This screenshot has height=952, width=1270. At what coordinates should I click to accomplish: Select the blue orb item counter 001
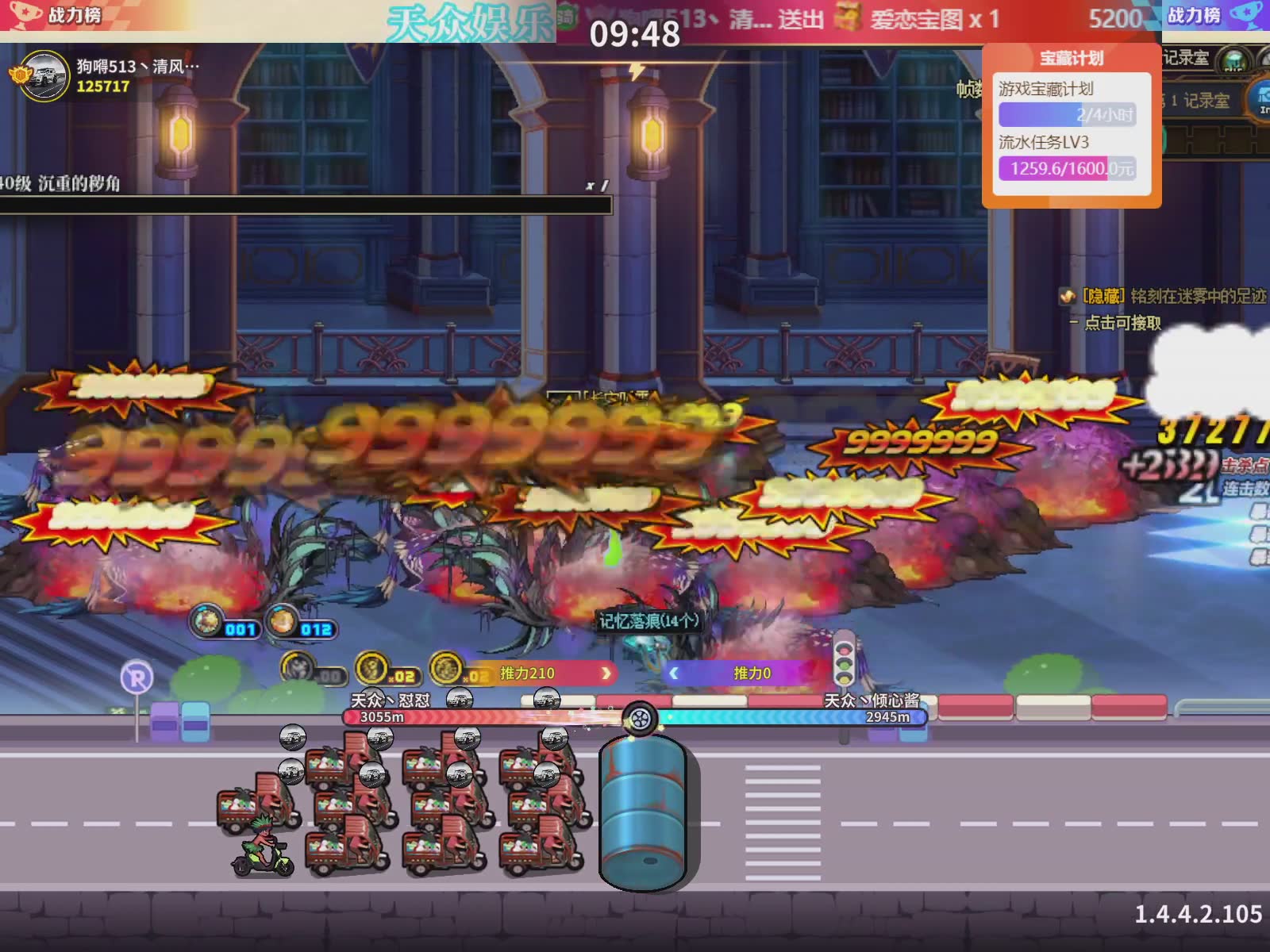225,623
